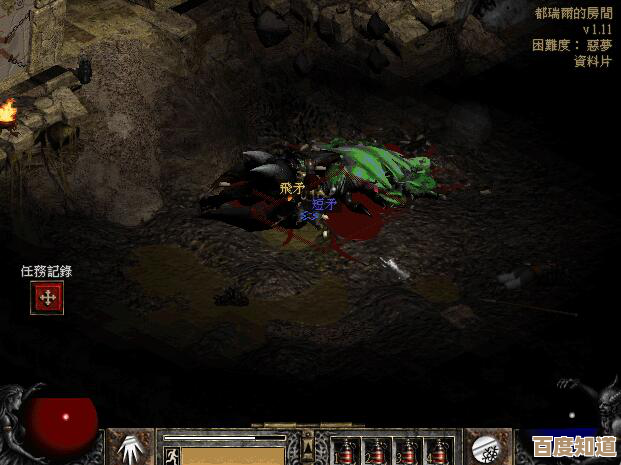
Task: Open the quest log button (任務記錄)
Action: pos(47,297)
